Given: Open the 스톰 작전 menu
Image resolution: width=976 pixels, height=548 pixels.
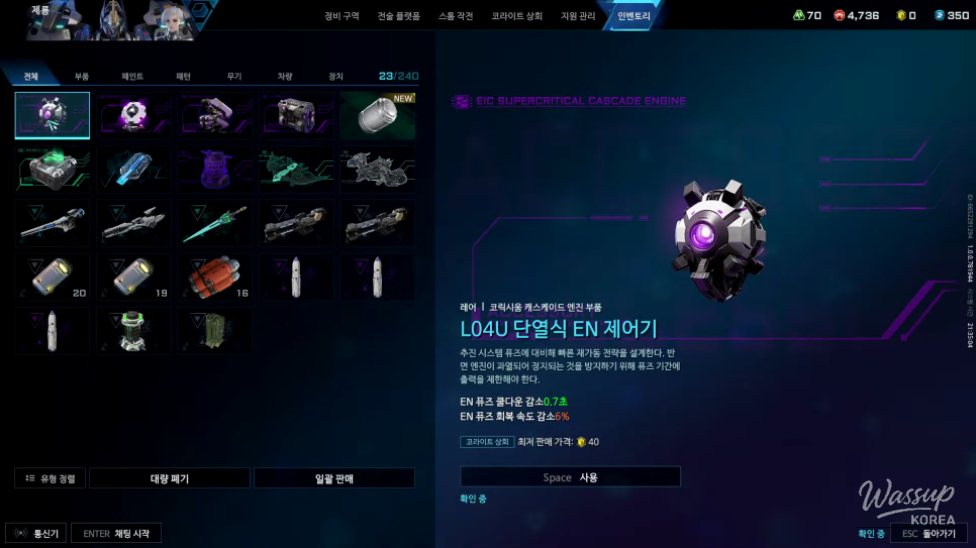Looking at the screenshot, I should pos(456,17).
